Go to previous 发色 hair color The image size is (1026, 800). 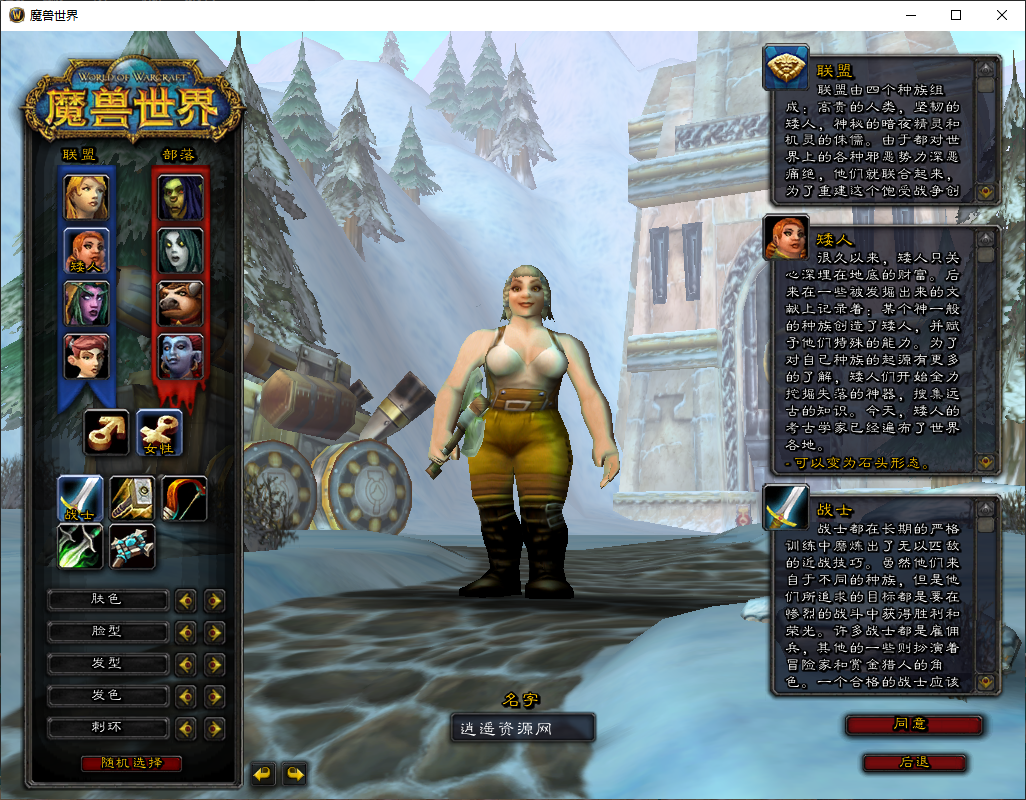[185, 697]
